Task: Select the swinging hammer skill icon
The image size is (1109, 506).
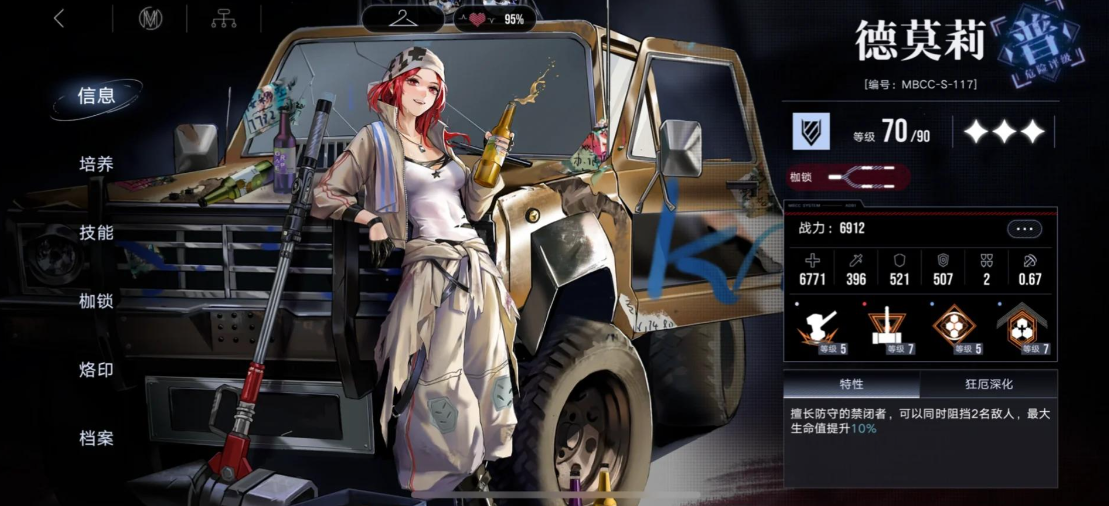Action: point(820,328)
